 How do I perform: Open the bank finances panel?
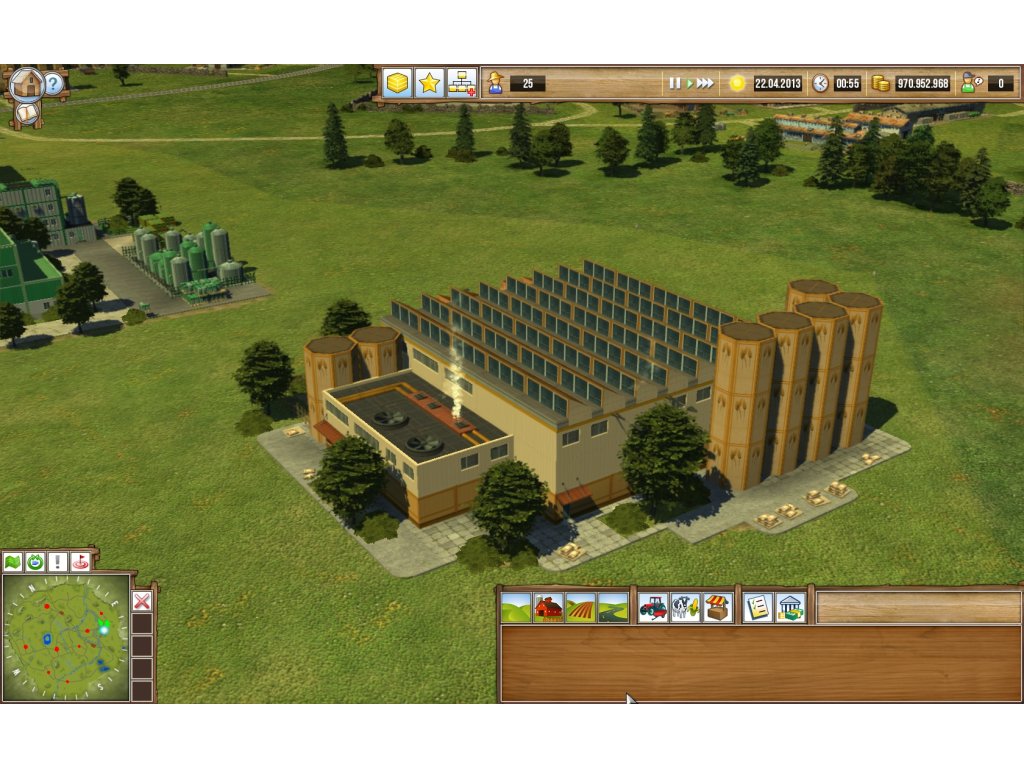[790, 608]
